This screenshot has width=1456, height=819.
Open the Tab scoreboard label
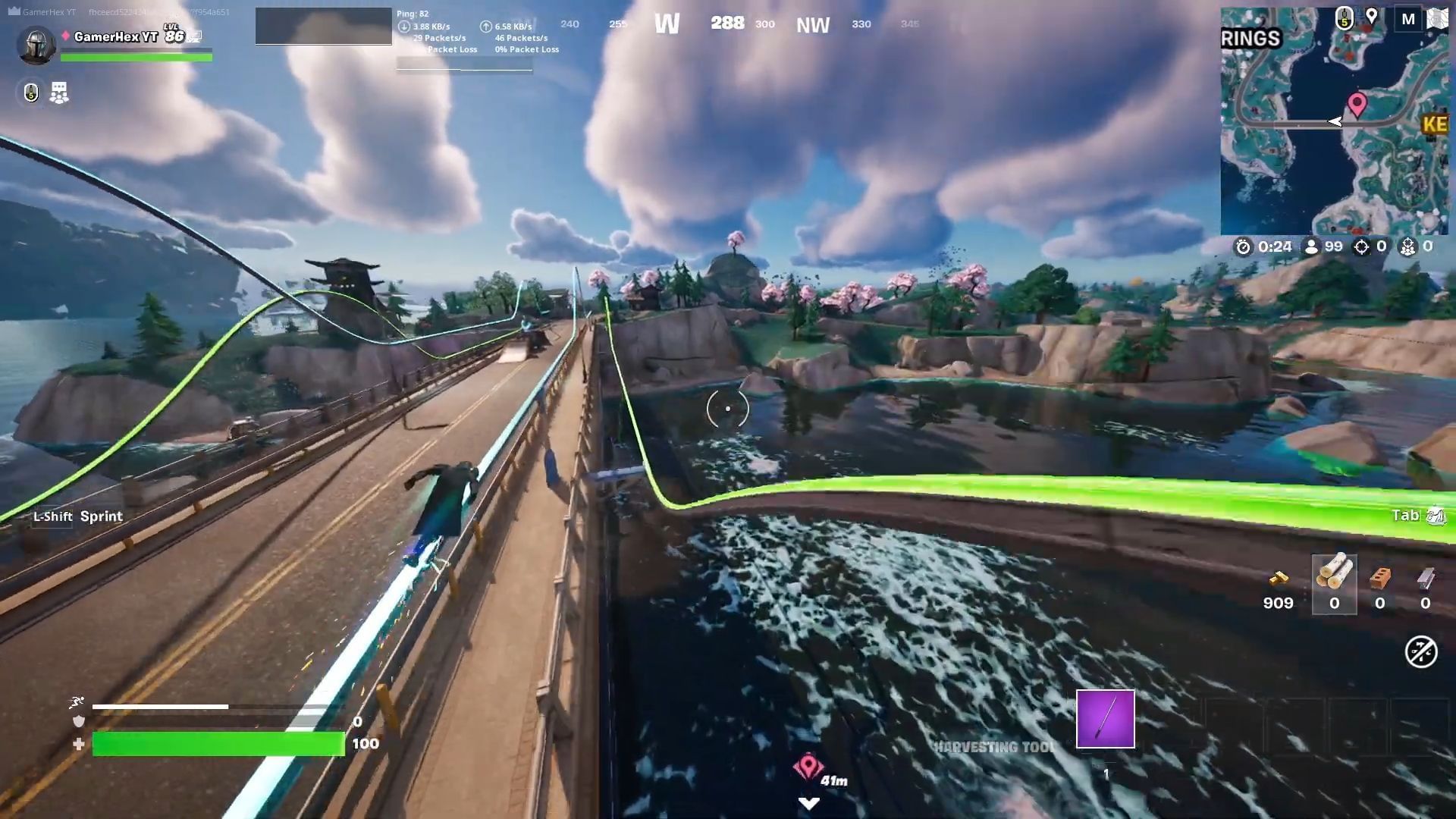pos(1407,515)
